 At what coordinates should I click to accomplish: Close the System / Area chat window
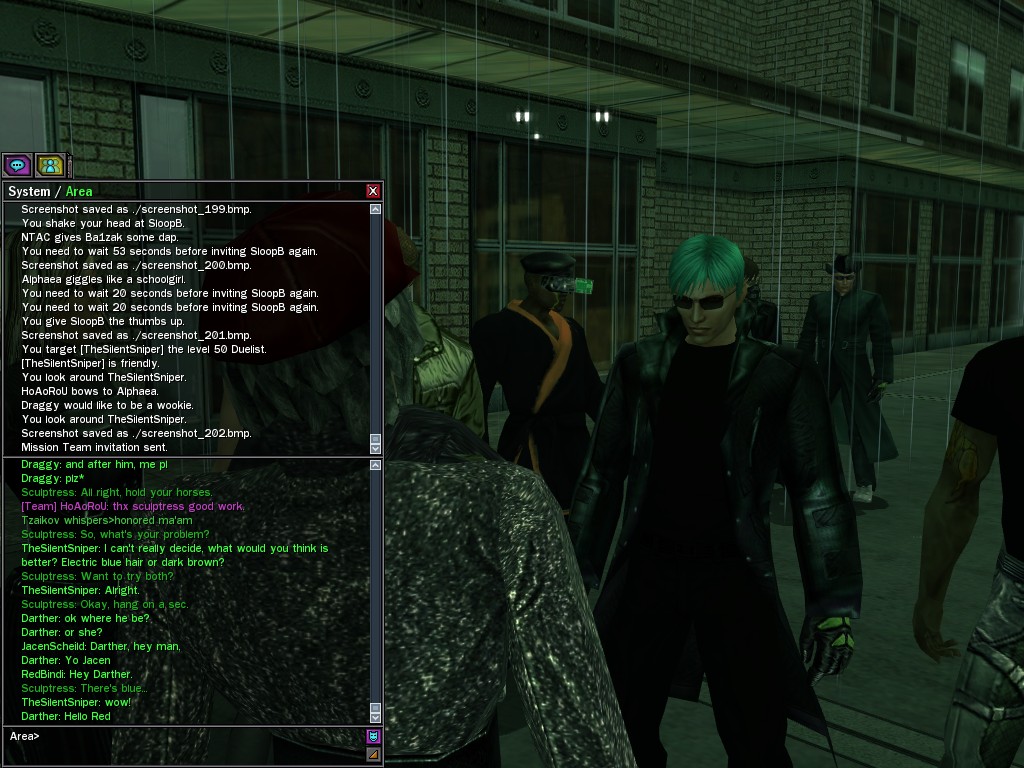tap(373, 191)
